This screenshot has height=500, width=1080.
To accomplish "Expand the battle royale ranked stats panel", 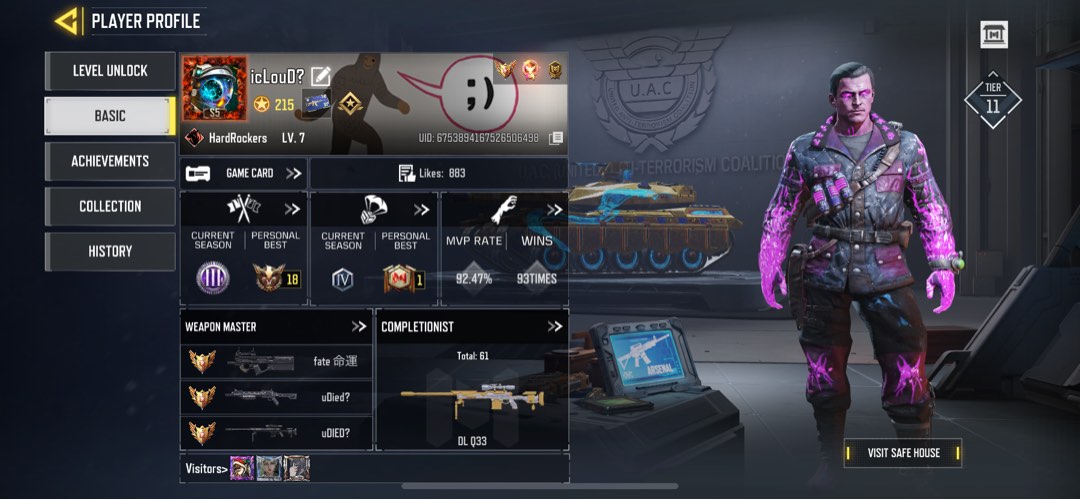I will (x=422, y=210).
